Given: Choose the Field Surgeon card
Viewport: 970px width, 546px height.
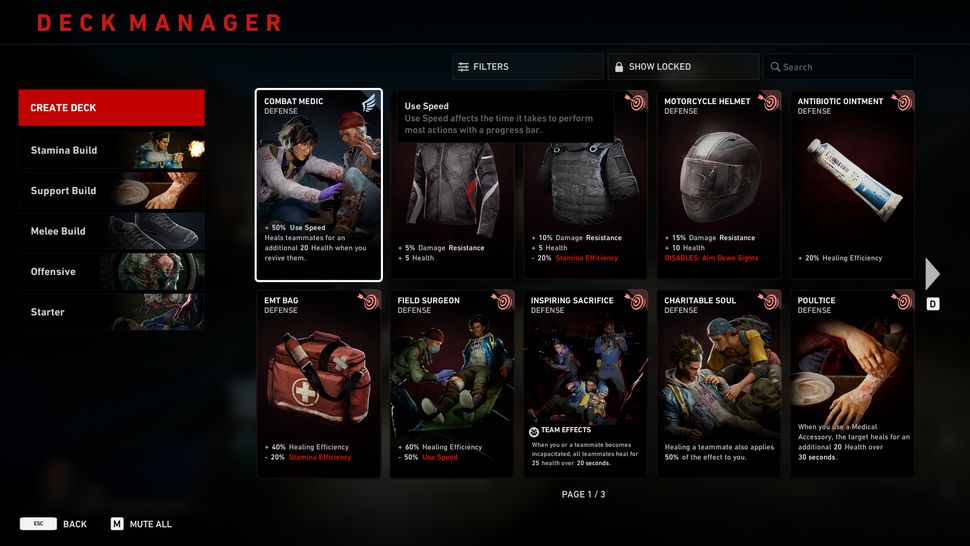Looking at the screenshot, I should pyautogui.click(x=451, y=384).
